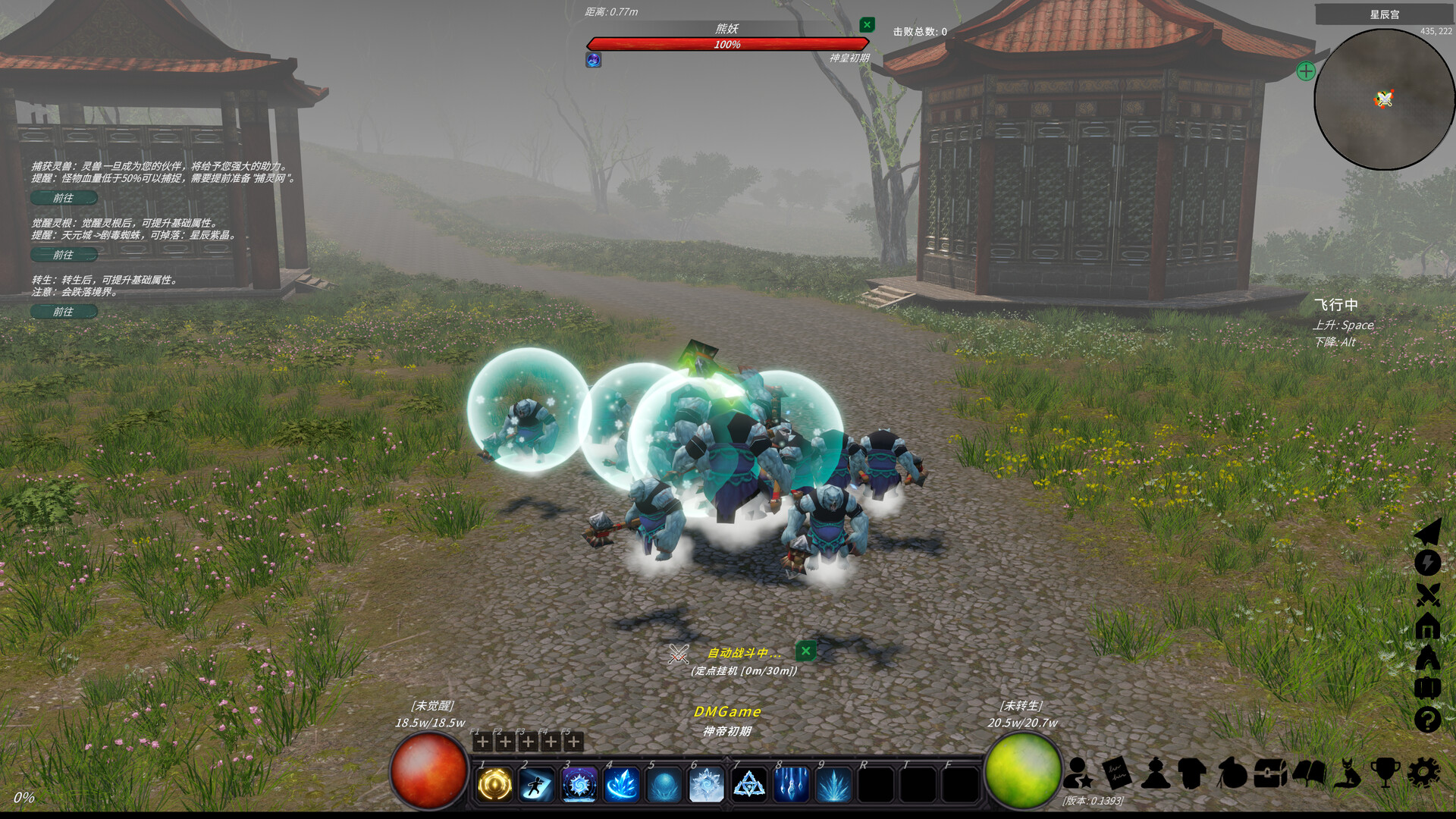
Task: Click the lightning icon on the right sidebar
Action: click(x=1428, y=561)
